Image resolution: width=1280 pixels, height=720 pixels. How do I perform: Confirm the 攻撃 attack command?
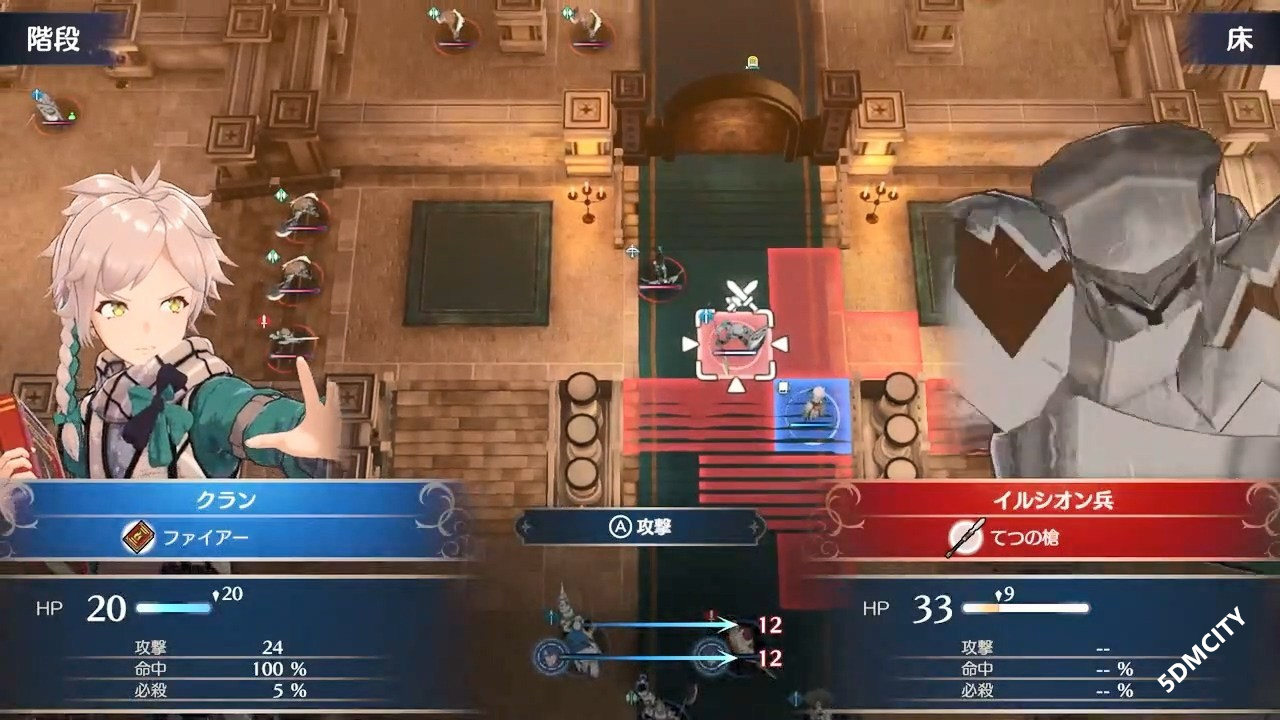[x=640, y=527]
